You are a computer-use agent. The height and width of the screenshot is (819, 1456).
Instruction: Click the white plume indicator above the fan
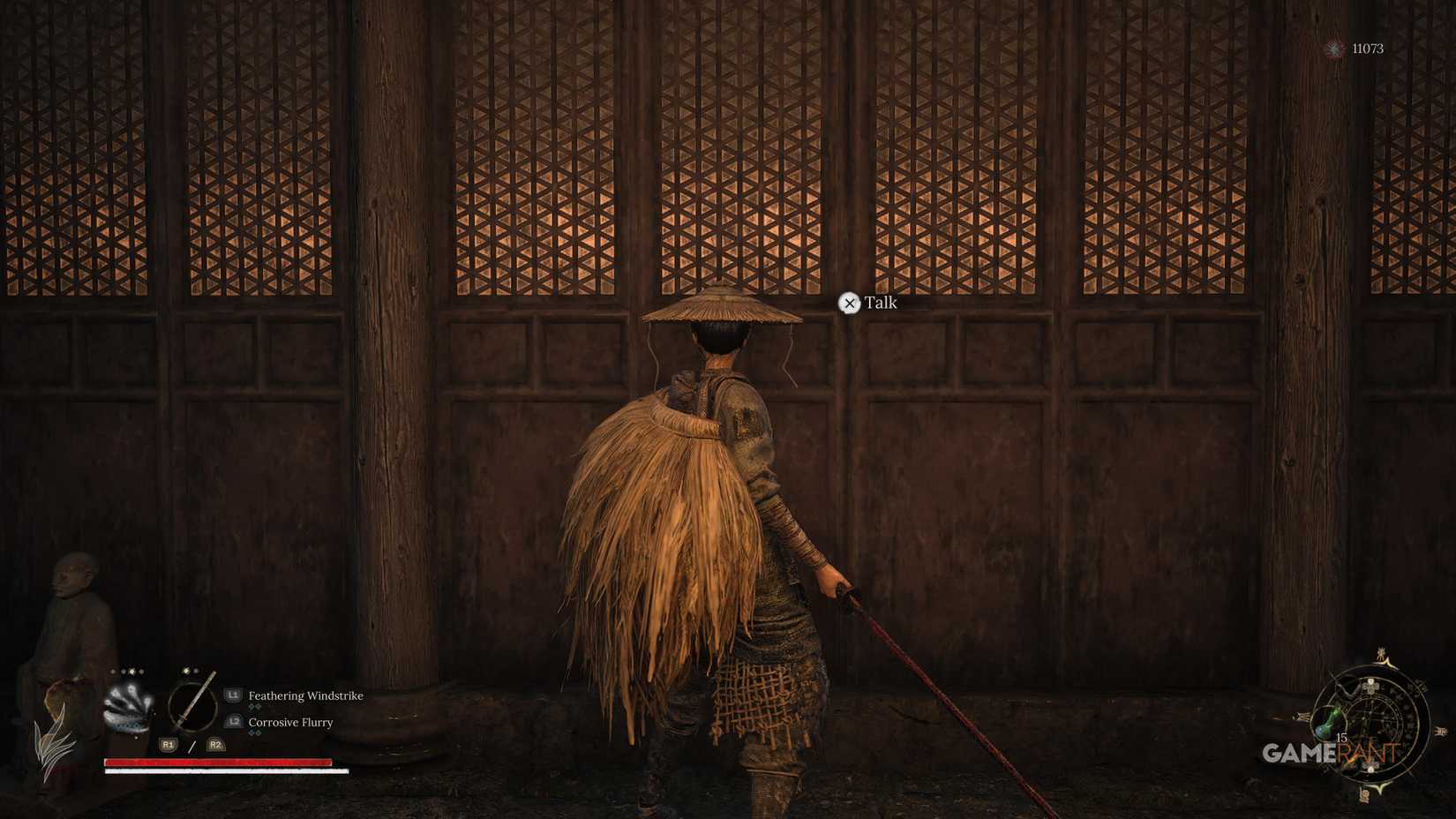(x=131, y=670)
